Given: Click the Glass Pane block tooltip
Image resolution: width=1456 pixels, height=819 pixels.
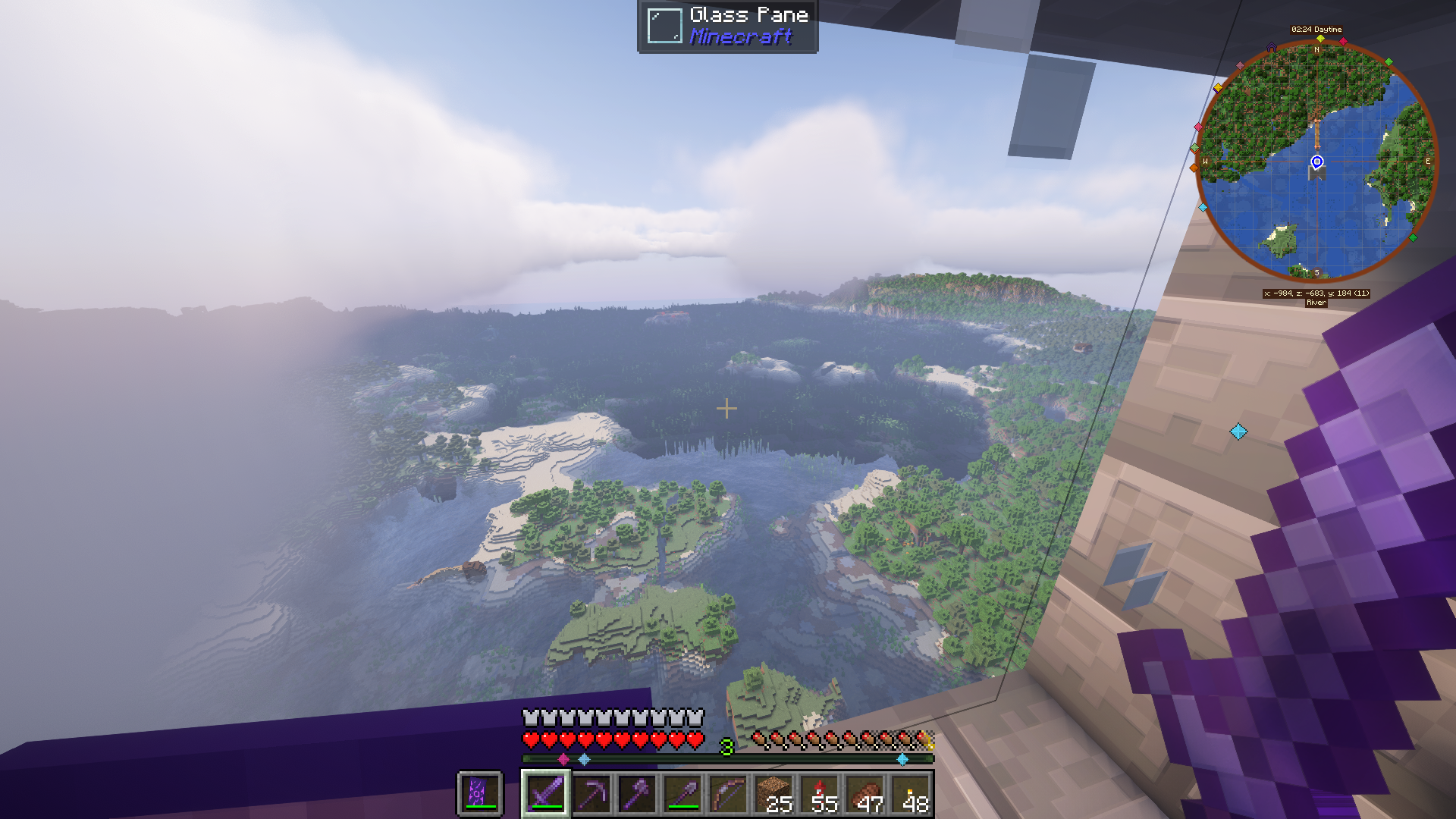Looking at the screenshot, I should click(x=727, y=26).
